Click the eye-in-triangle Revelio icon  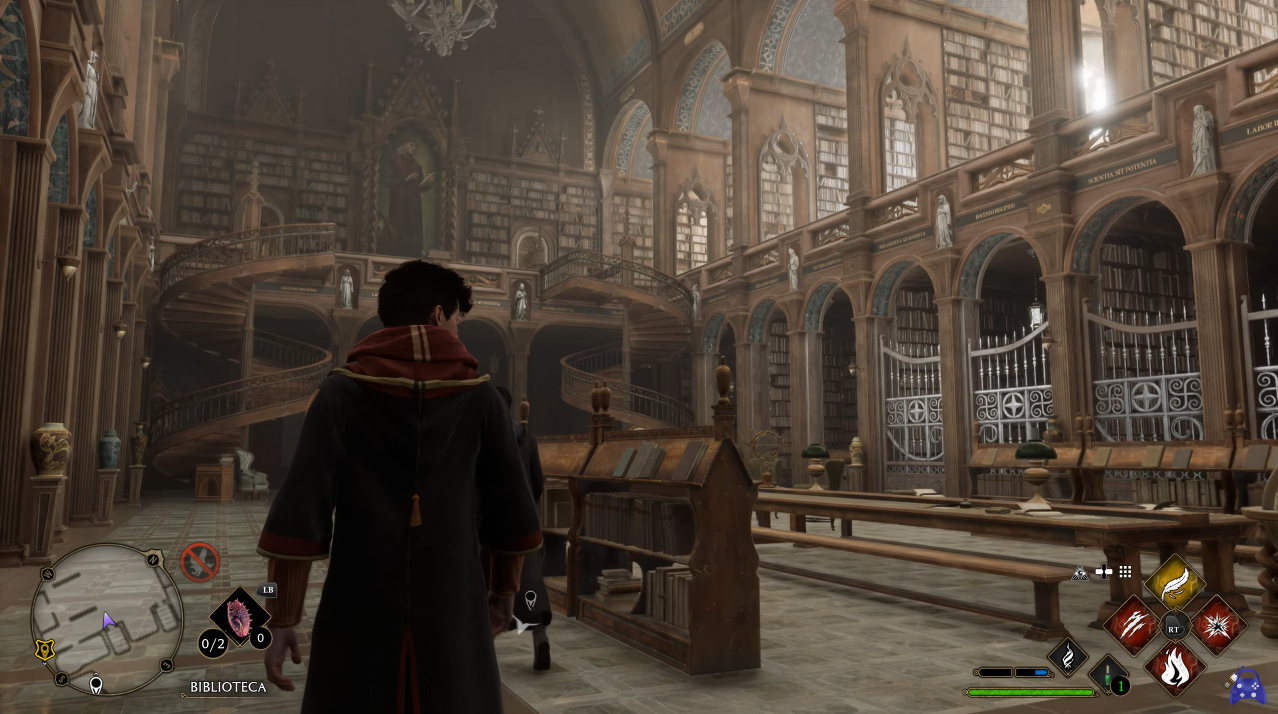1080,573
